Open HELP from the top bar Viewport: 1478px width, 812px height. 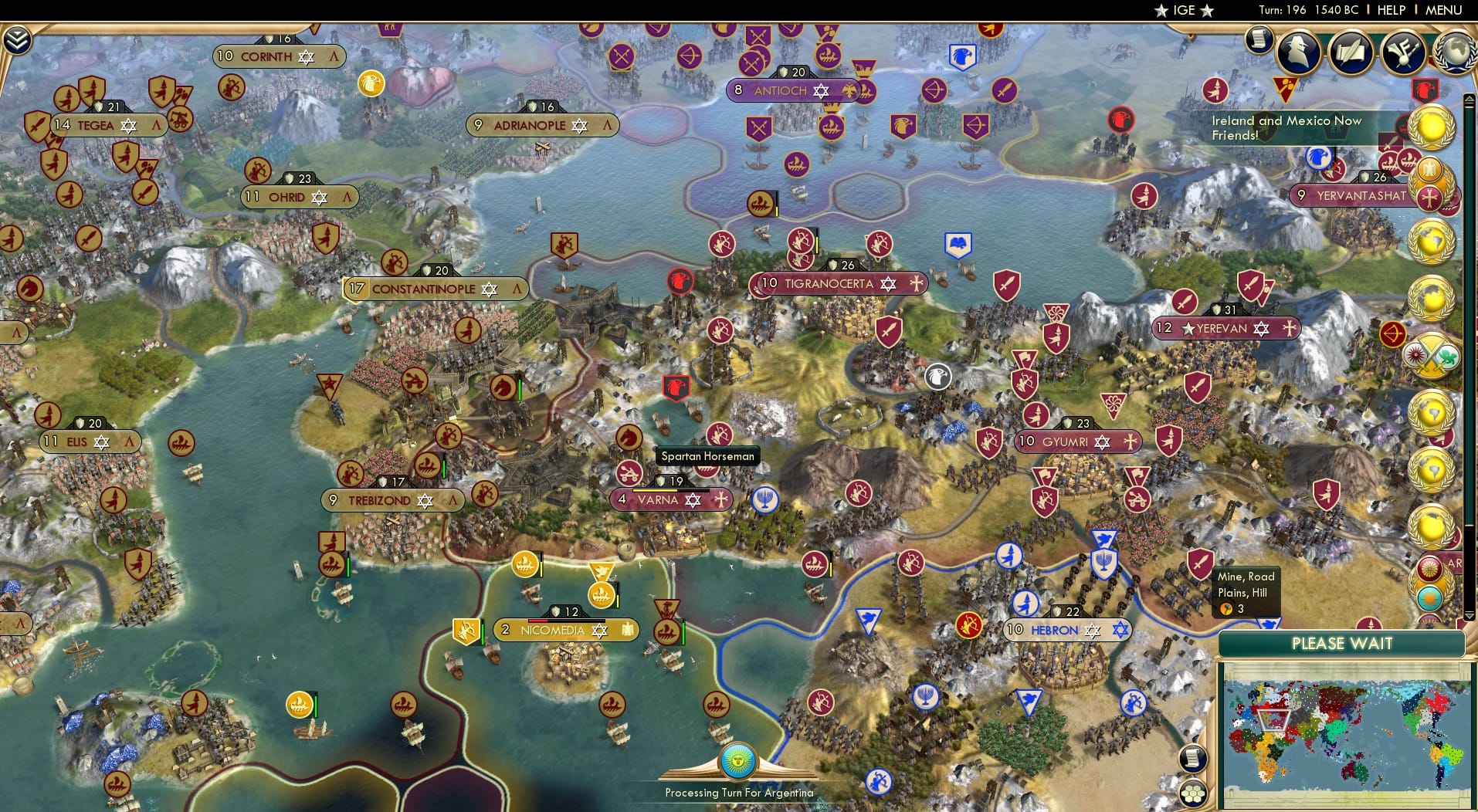point(1390,10)
